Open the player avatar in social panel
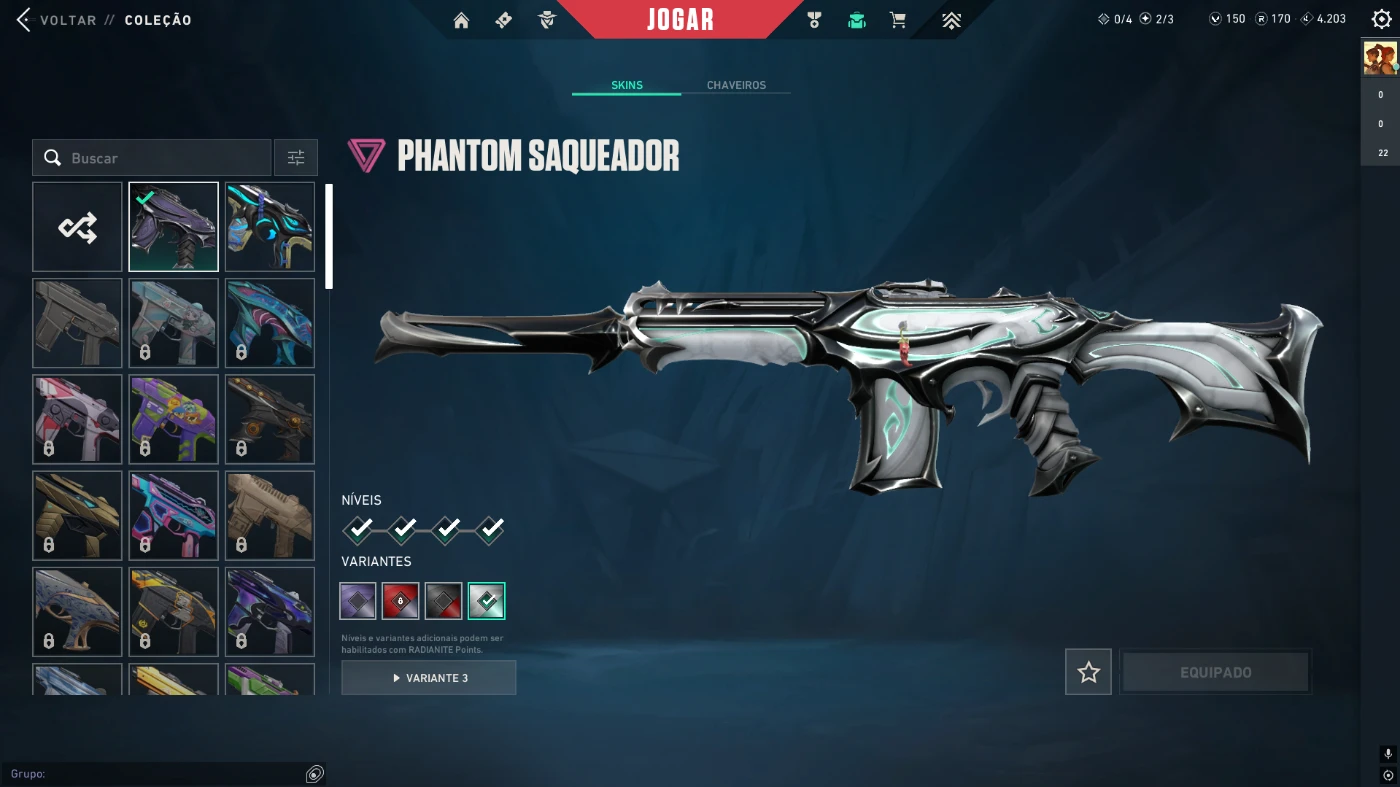Screen dimensions: 1400x787 point(1380,59)
